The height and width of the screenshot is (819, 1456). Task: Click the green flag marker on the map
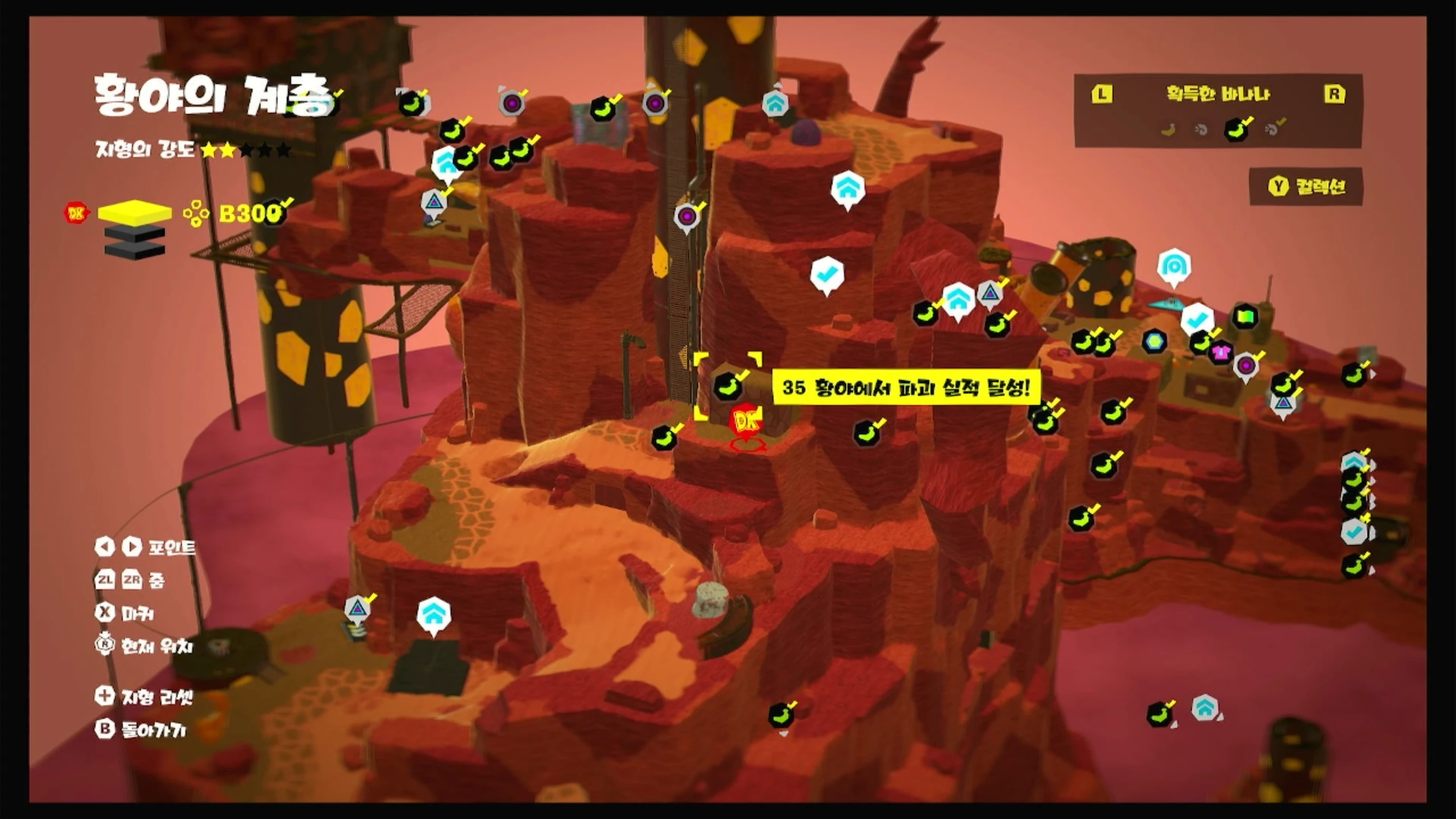pyautogui.click(x=1245, y=316)
